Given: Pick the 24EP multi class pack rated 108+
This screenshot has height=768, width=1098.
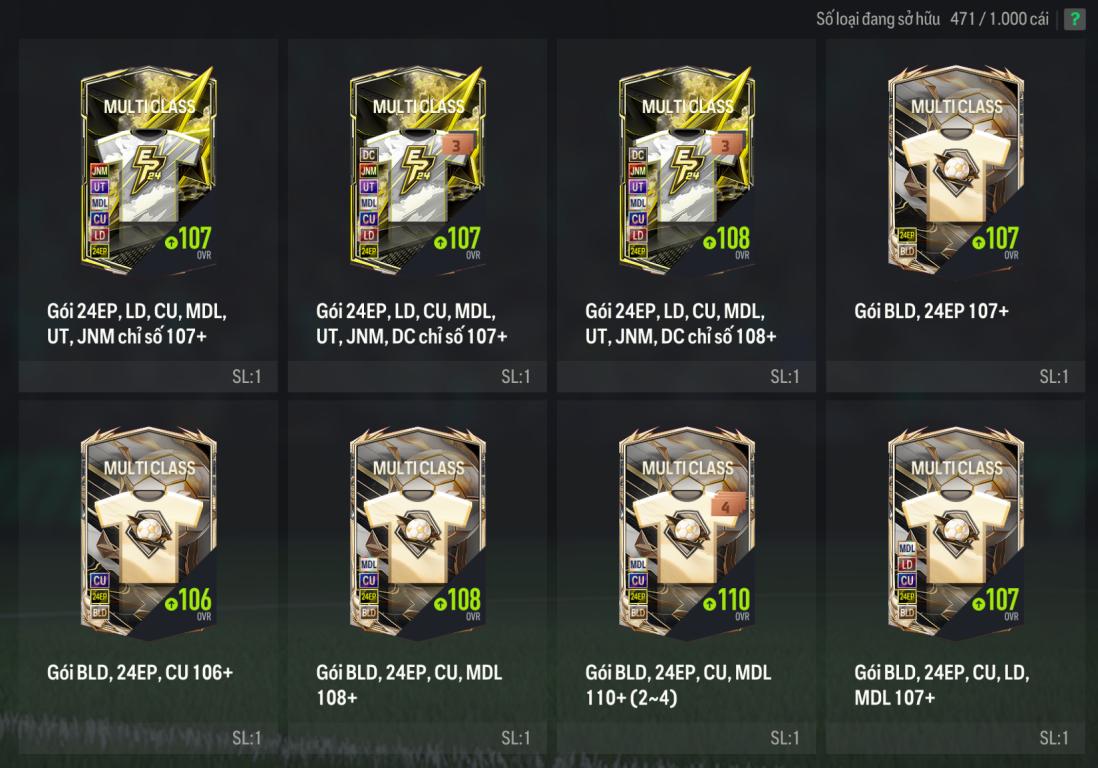Looking at the screenshot, I should tap(686, 170).
